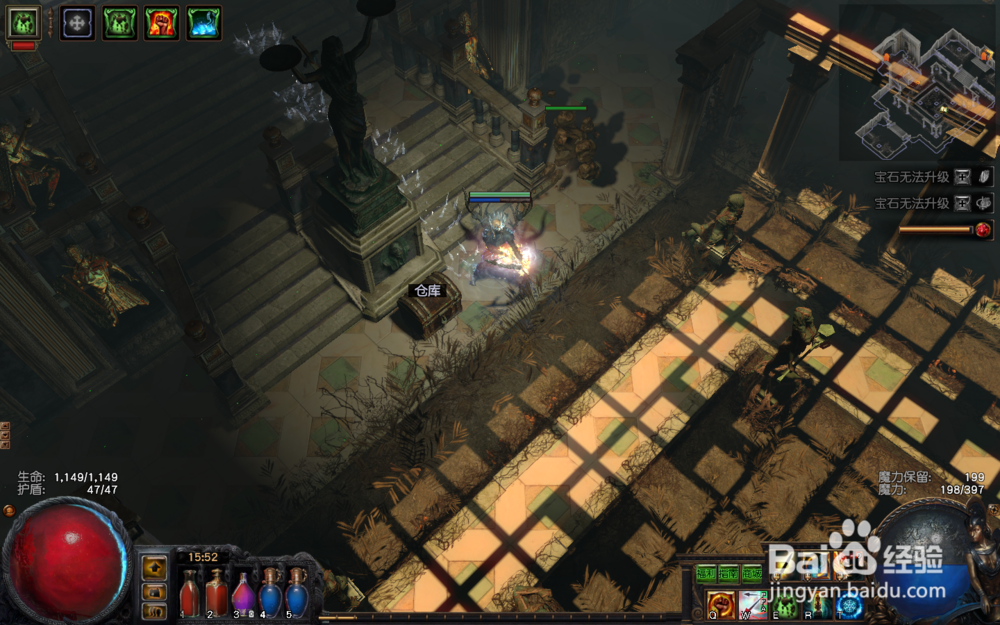Viewport: 1000px width, 625px height.
Task: Select the arrow attack skill on W
Action: point(753,604)
